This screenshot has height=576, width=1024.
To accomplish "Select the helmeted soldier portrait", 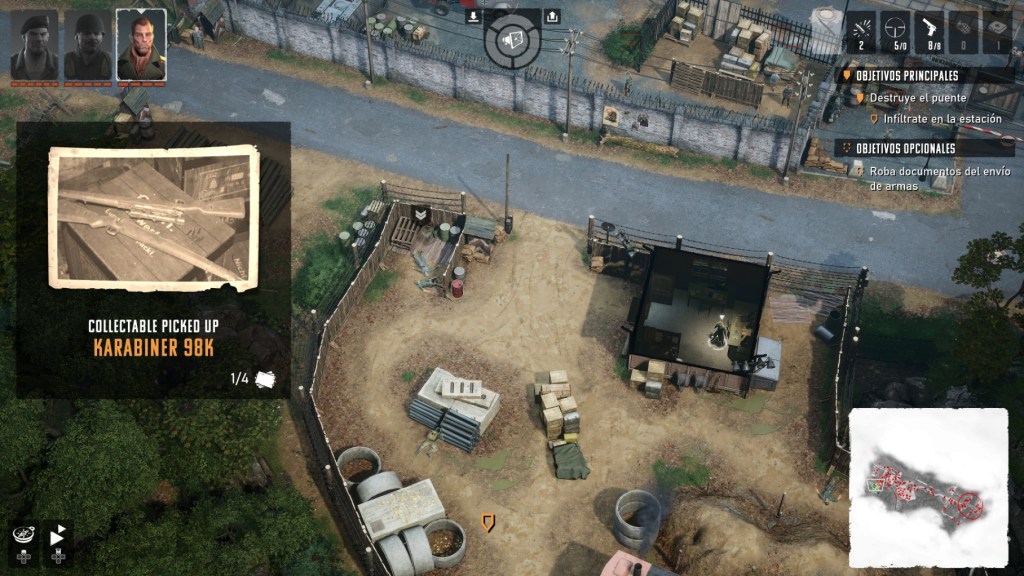I will pos(88,45).
